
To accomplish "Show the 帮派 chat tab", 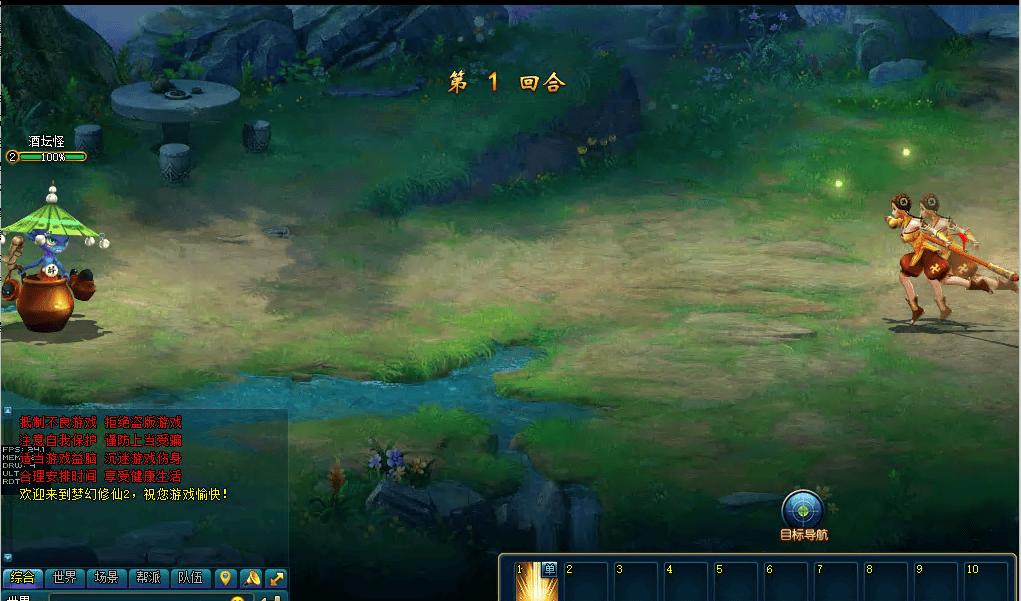I will click(148, 578).
